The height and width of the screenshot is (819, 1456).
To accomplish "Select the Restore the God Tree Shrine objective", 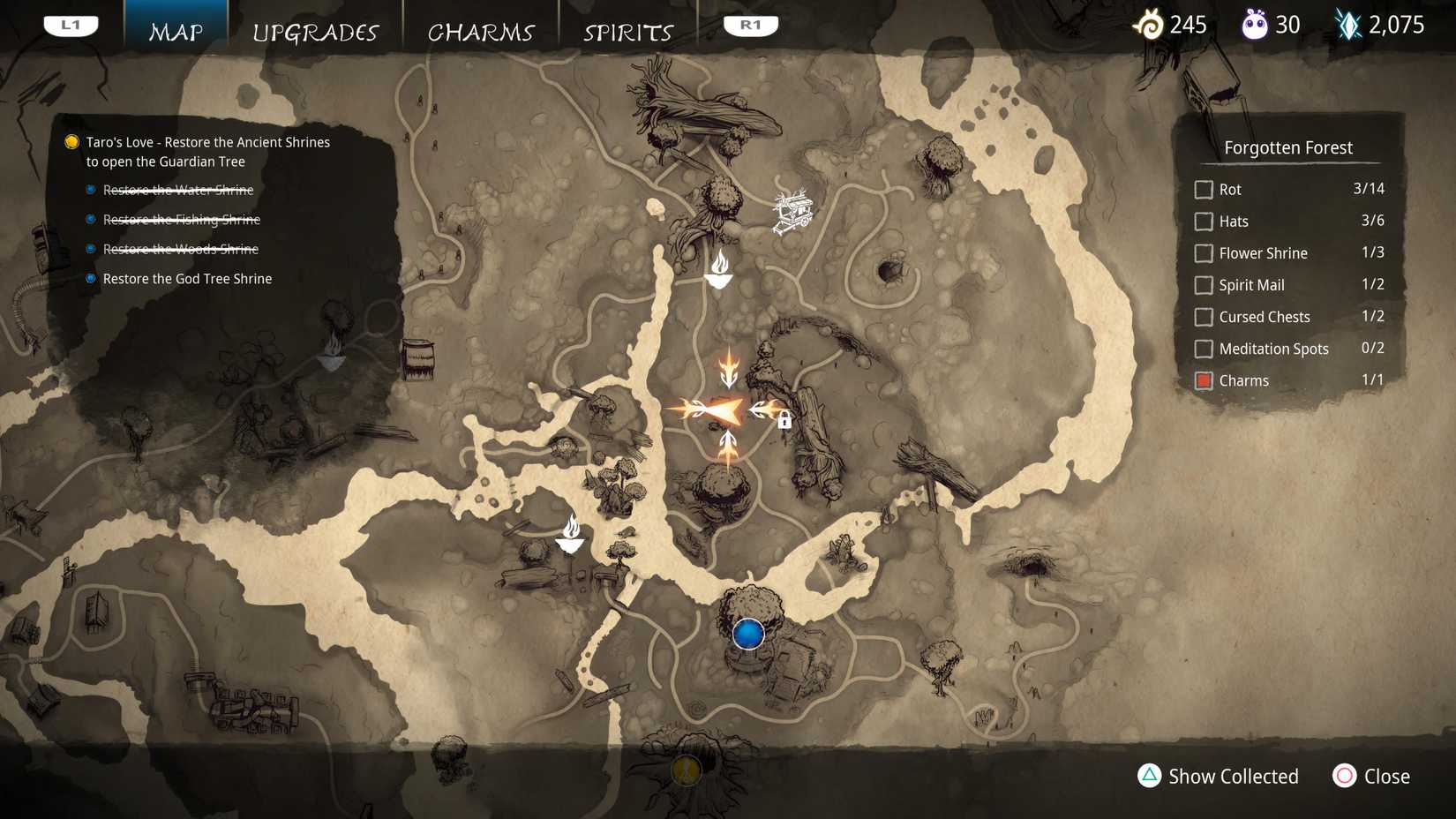I will 187,278.
